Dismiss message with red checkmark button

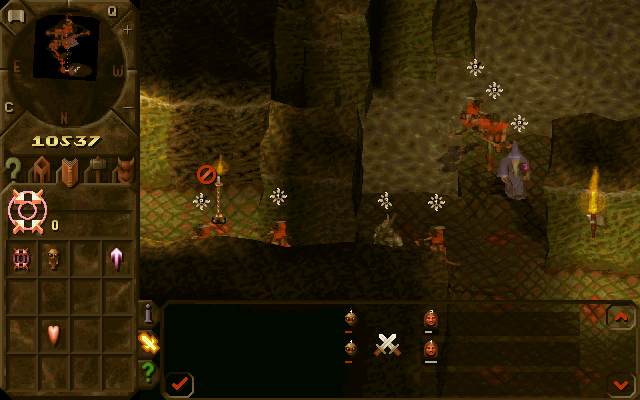click(x=180, y=382)
